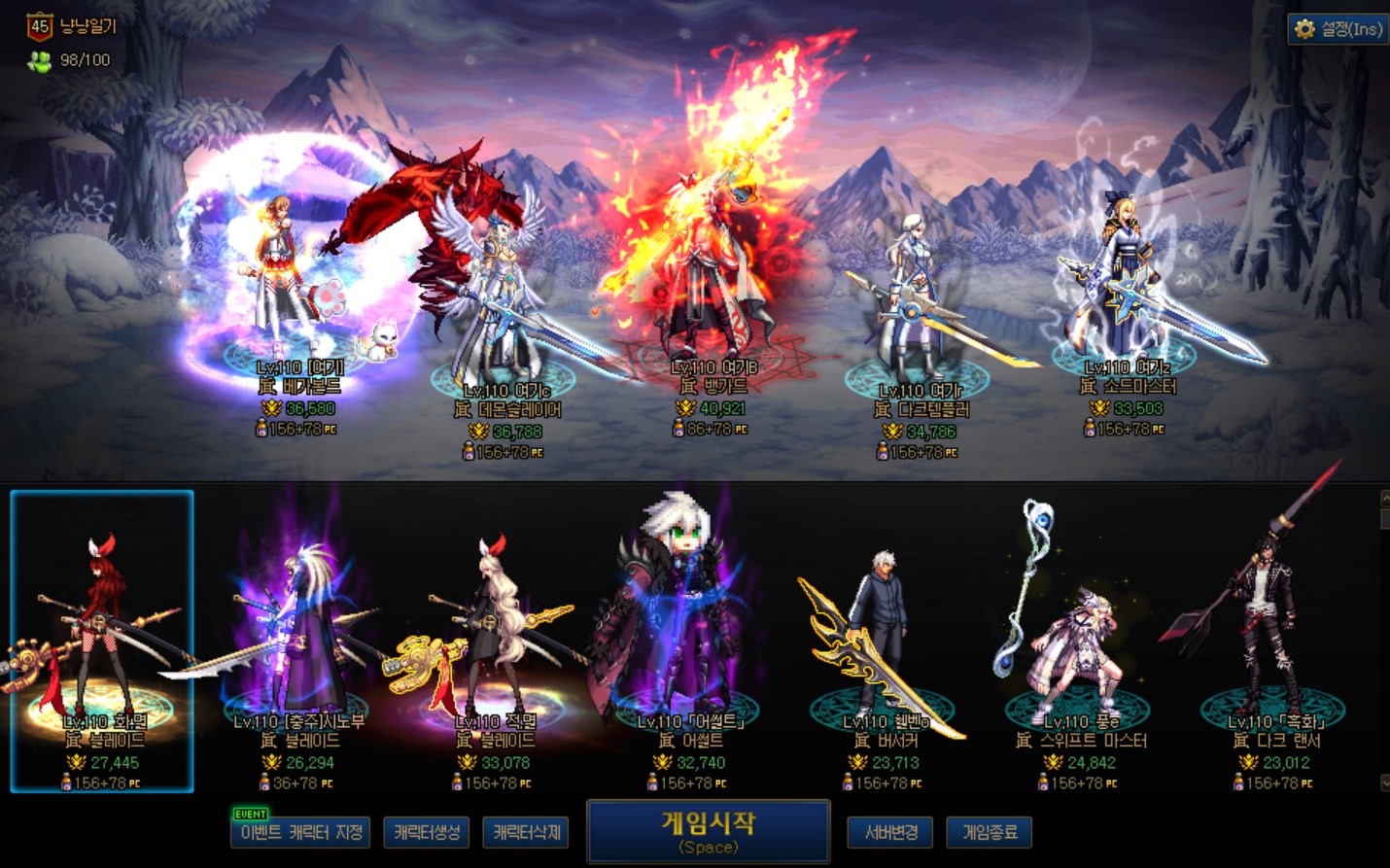Pick the flaming 뱅가드 character
This screenshot has height=868, width=1390.
710,282
